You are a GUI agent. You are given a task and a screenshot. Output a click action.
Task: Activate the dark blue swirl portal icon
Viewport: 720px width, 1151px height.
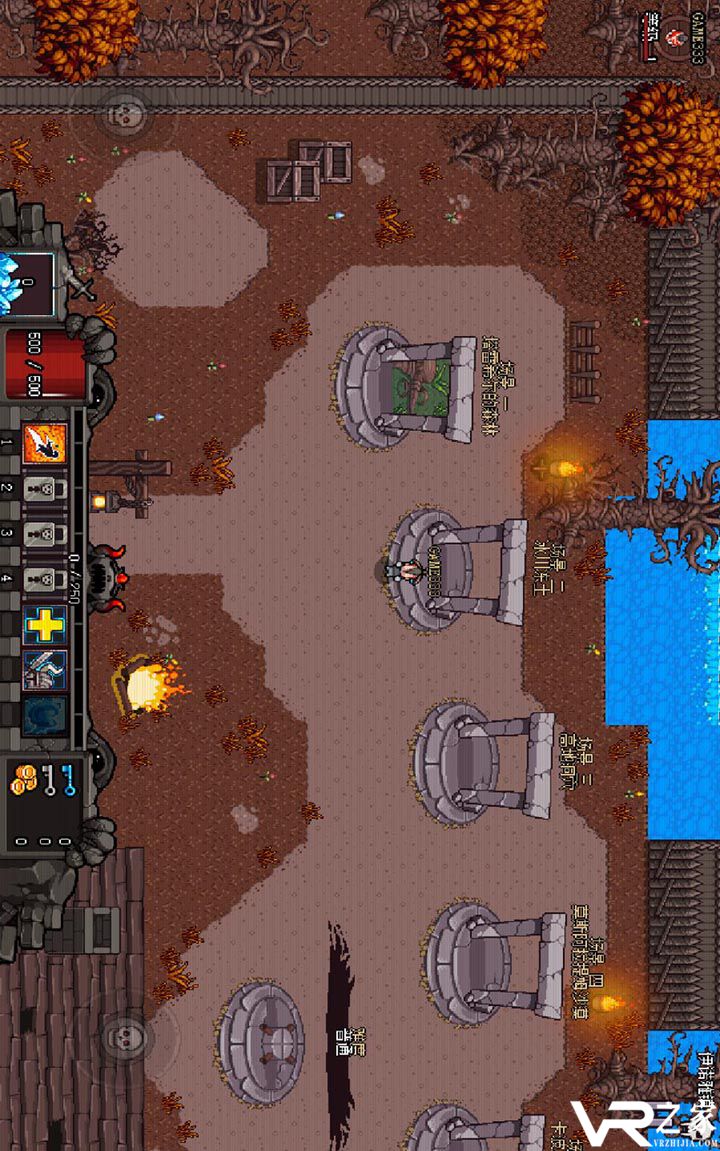click(45, 714)
